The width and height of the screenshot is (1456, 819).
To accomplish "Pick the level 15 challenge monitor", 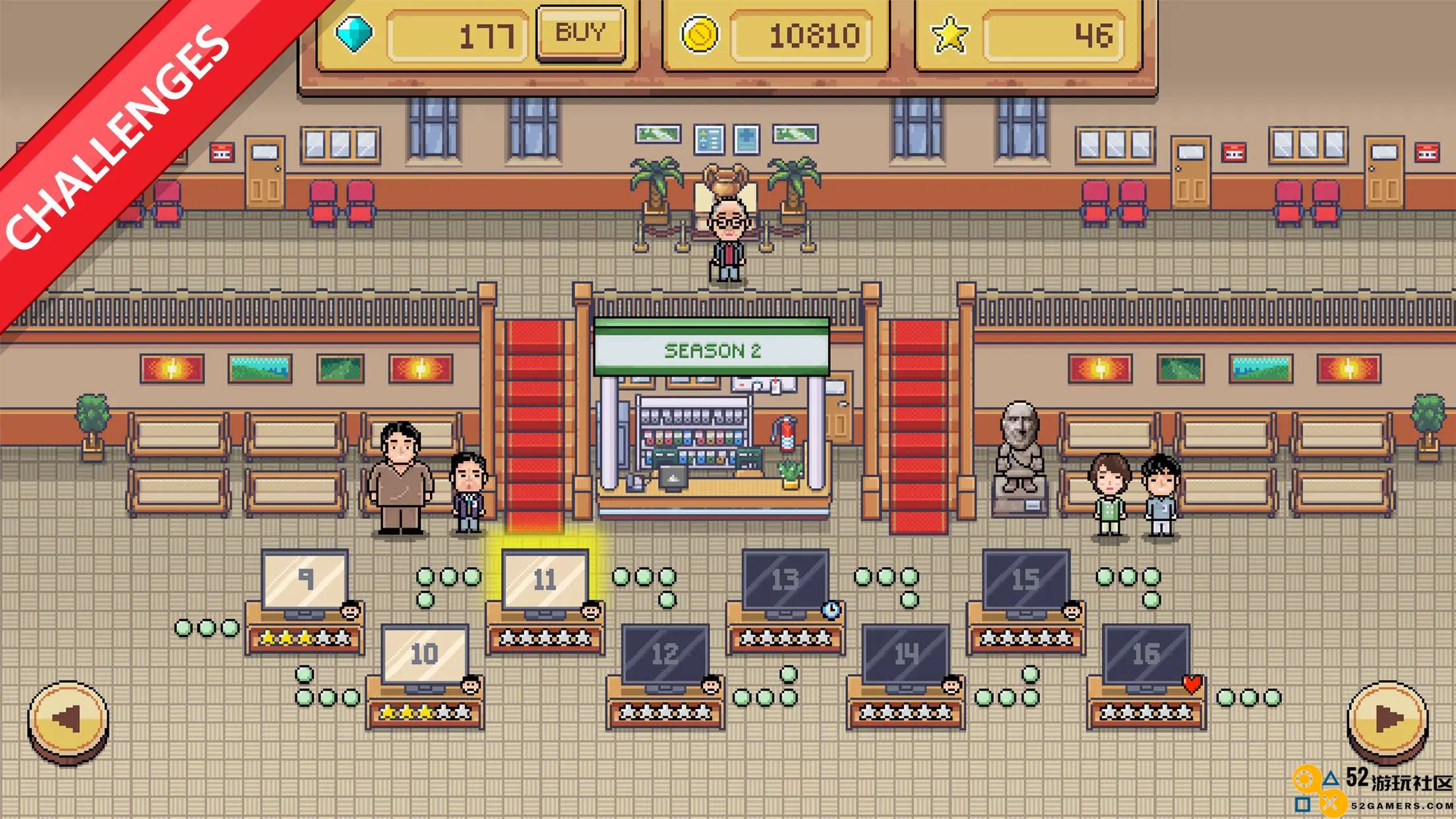I will (1025, 580).
